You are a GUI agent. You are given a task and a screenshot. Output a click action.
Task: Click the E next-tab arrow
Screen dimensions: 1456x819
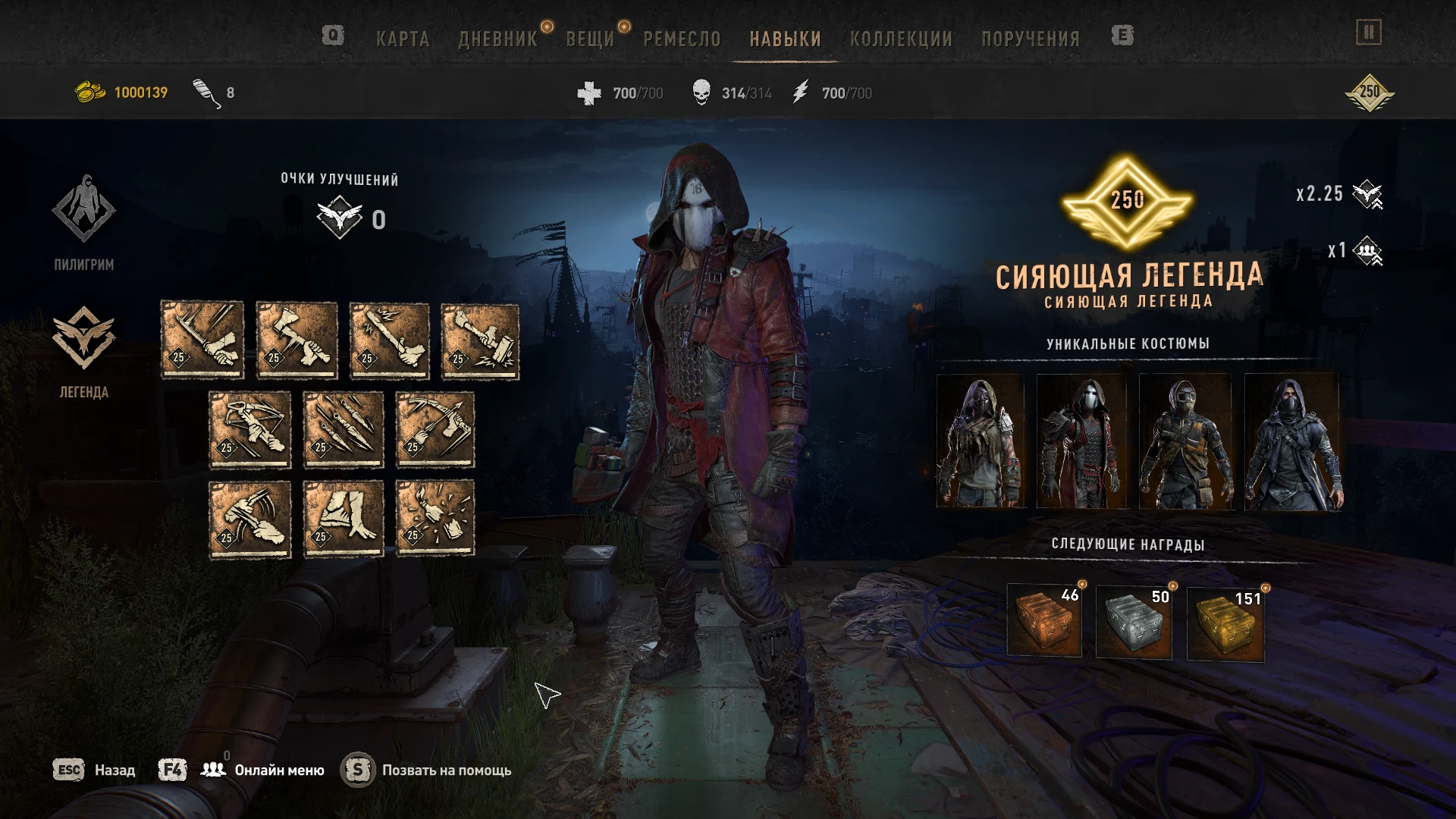point(1121,36)
